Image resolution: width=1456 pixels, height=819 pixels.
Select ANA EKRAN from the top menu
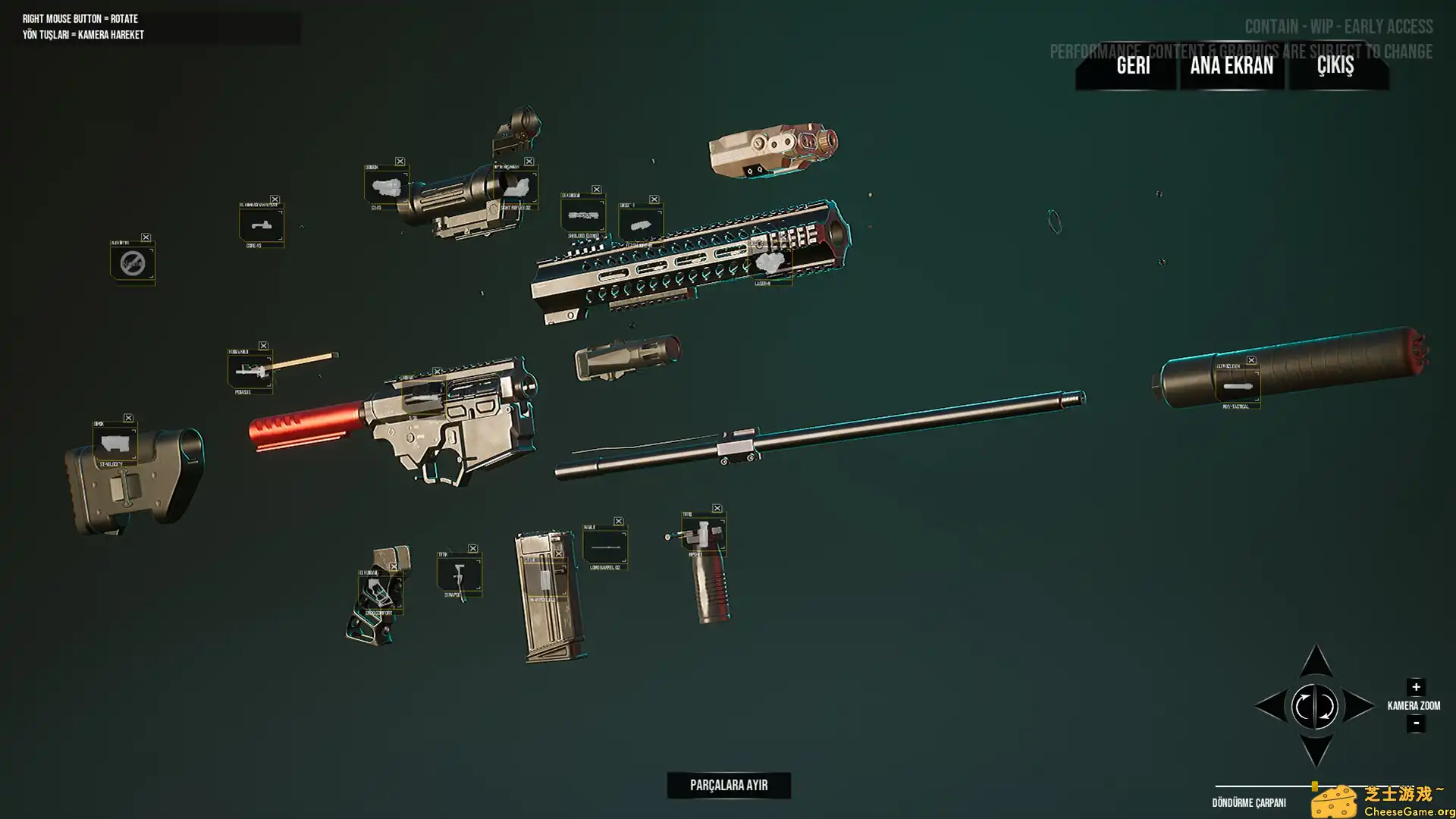click(x=1232, y=67)
